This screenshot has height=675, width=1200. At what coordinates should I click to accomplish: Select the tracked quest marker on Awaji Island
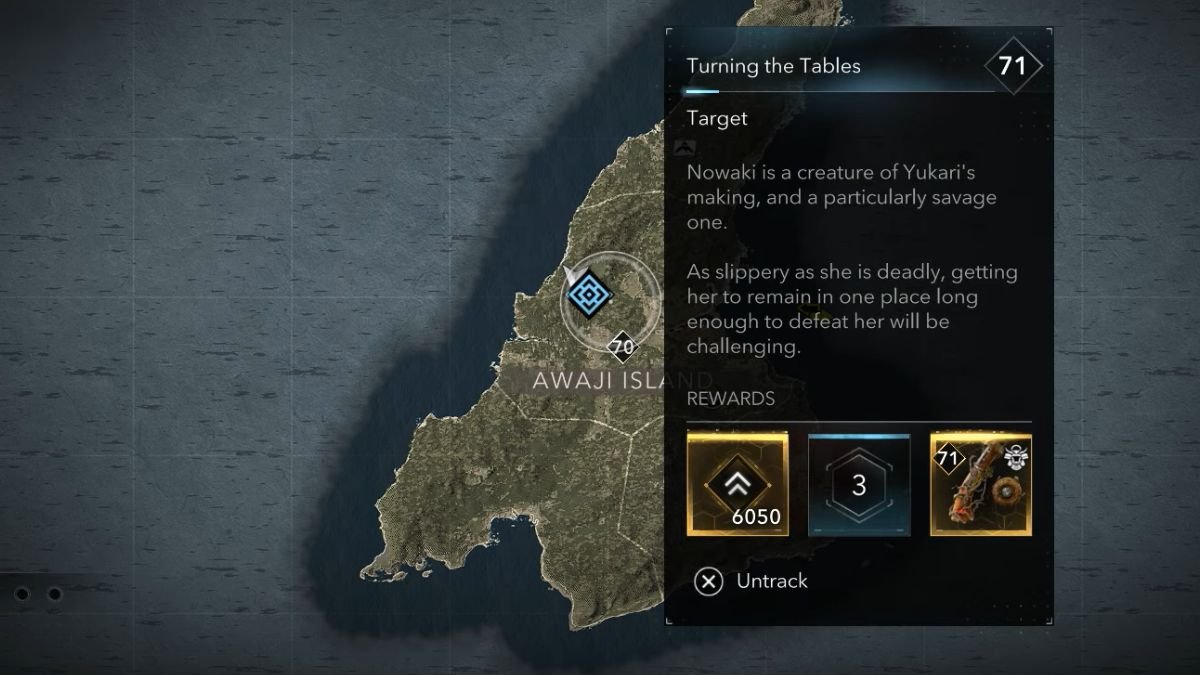(x=589, y=294)
